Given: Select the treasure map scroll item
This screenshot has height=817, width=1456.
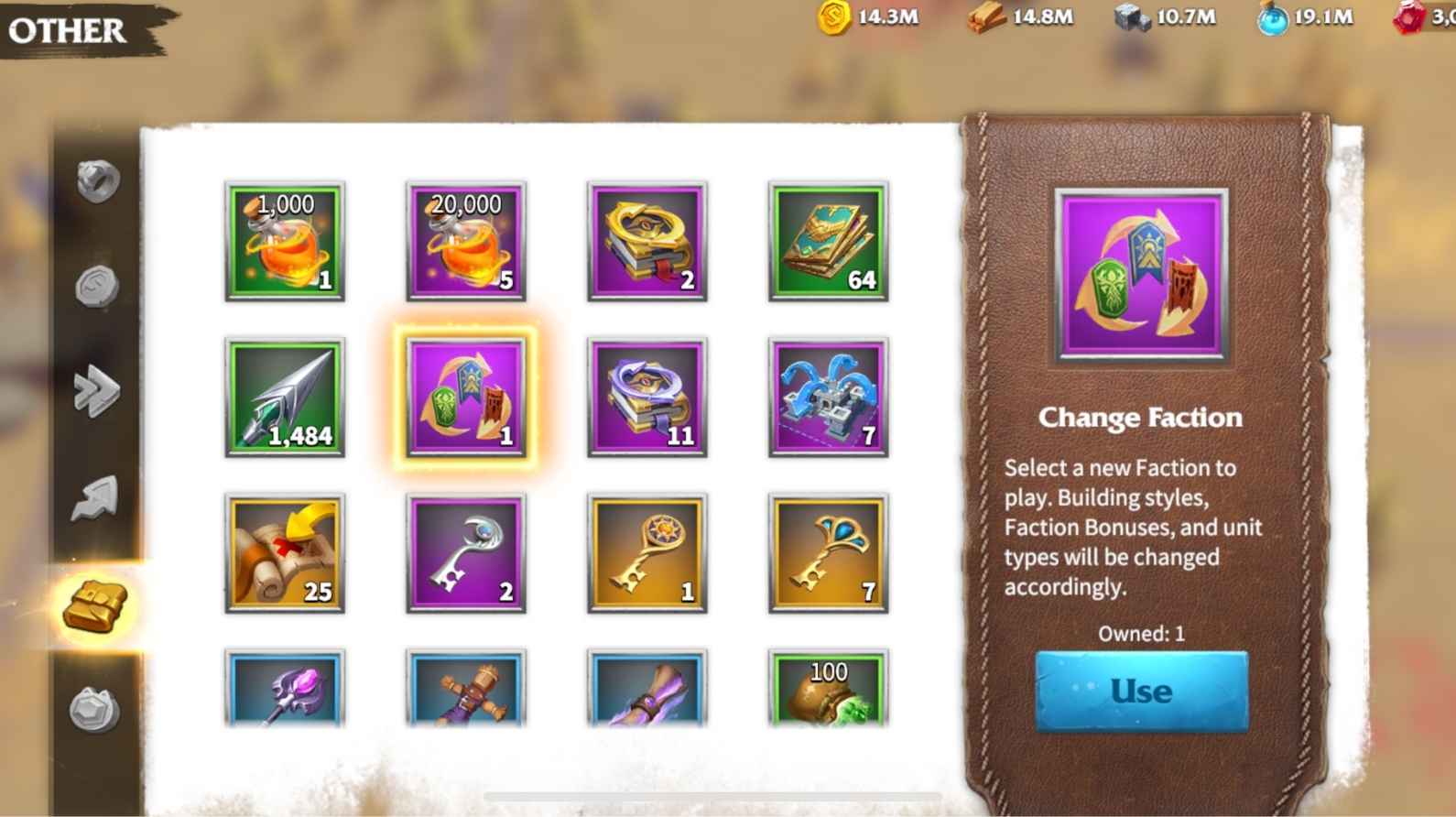Looking at the screenshot, I should 285,553.
